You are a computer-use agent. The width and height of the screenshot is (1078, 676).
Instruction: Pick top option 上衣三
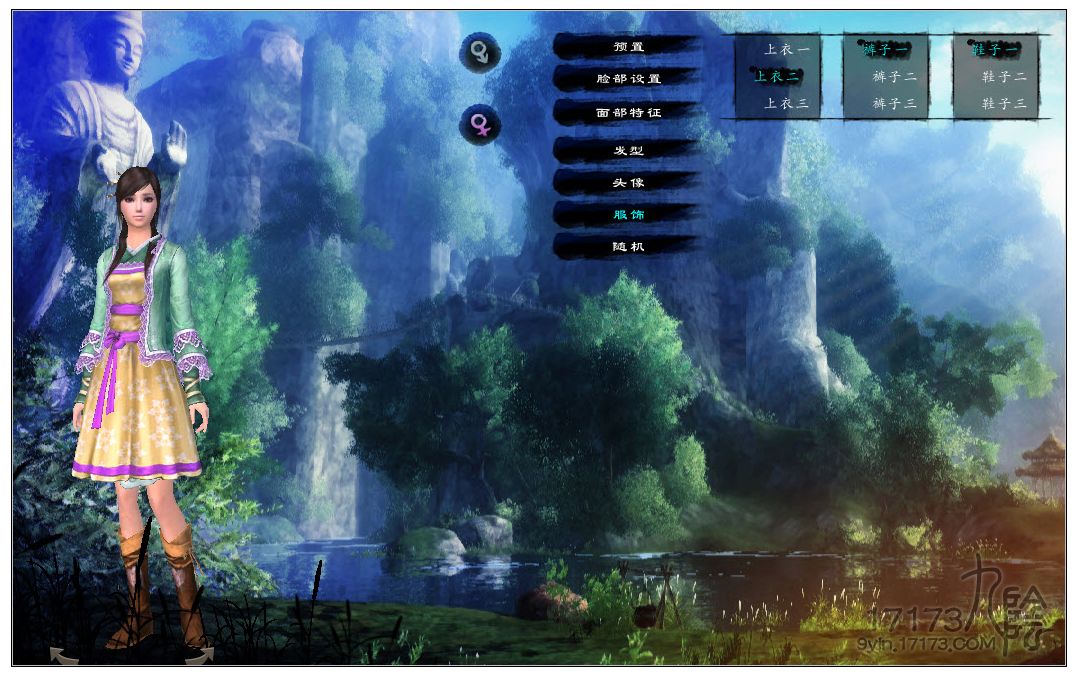(x=786, y=103)
